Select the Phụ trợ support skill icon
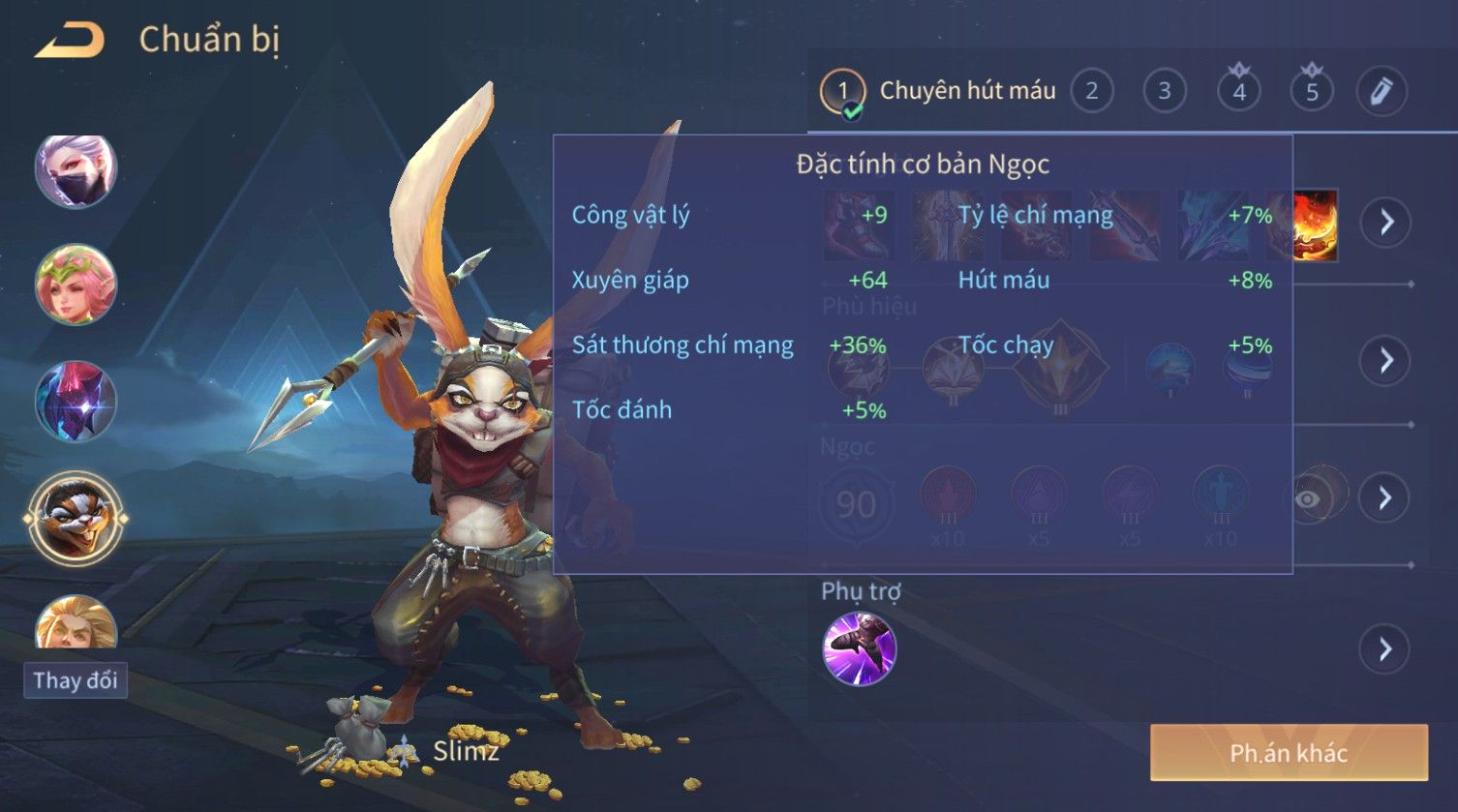The width and height of the screenshot is (1458, 812). pos(859,649)
